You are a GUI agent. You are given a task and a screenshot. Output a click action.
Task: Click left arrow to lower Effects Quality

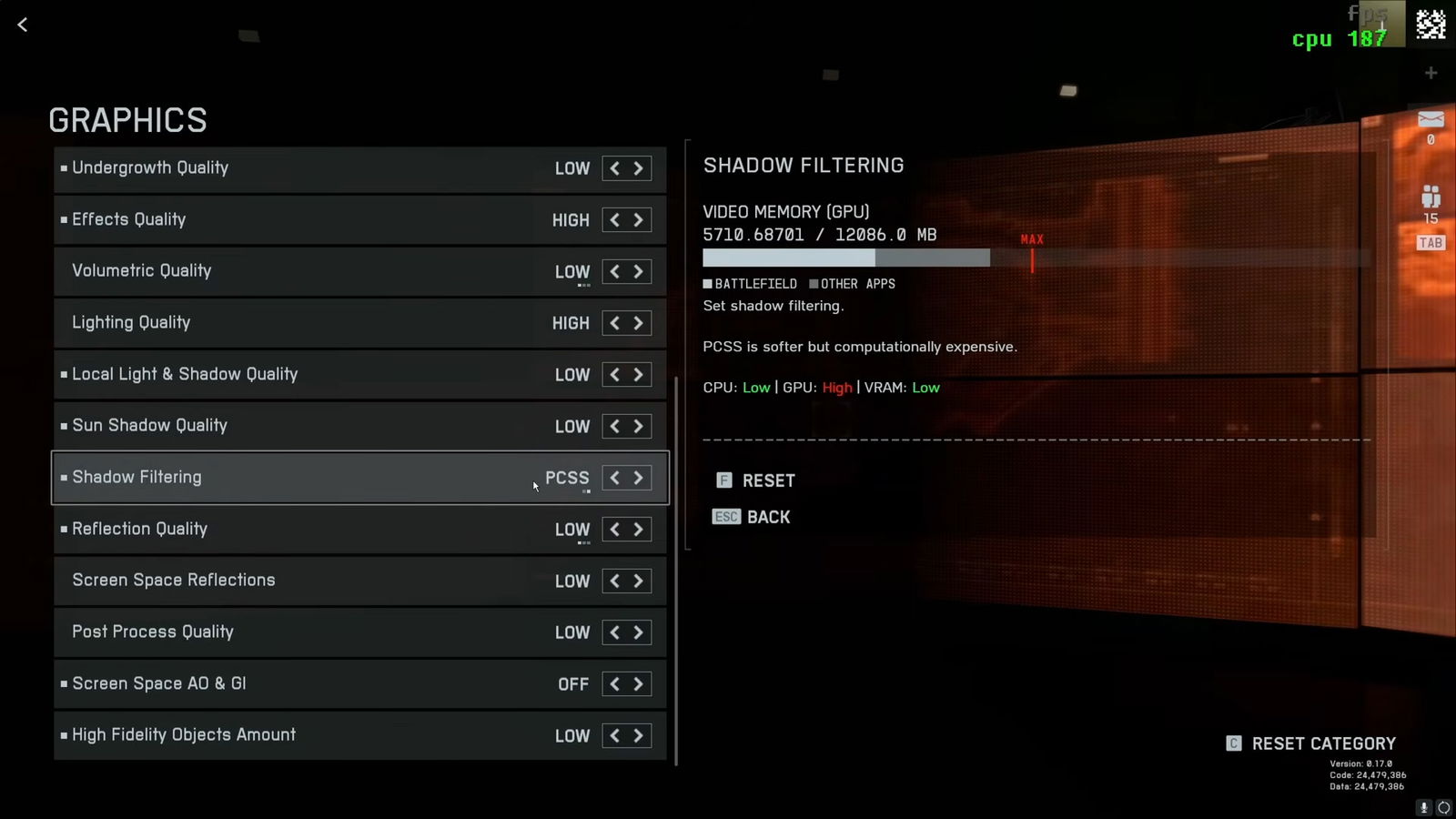(614, 219)
